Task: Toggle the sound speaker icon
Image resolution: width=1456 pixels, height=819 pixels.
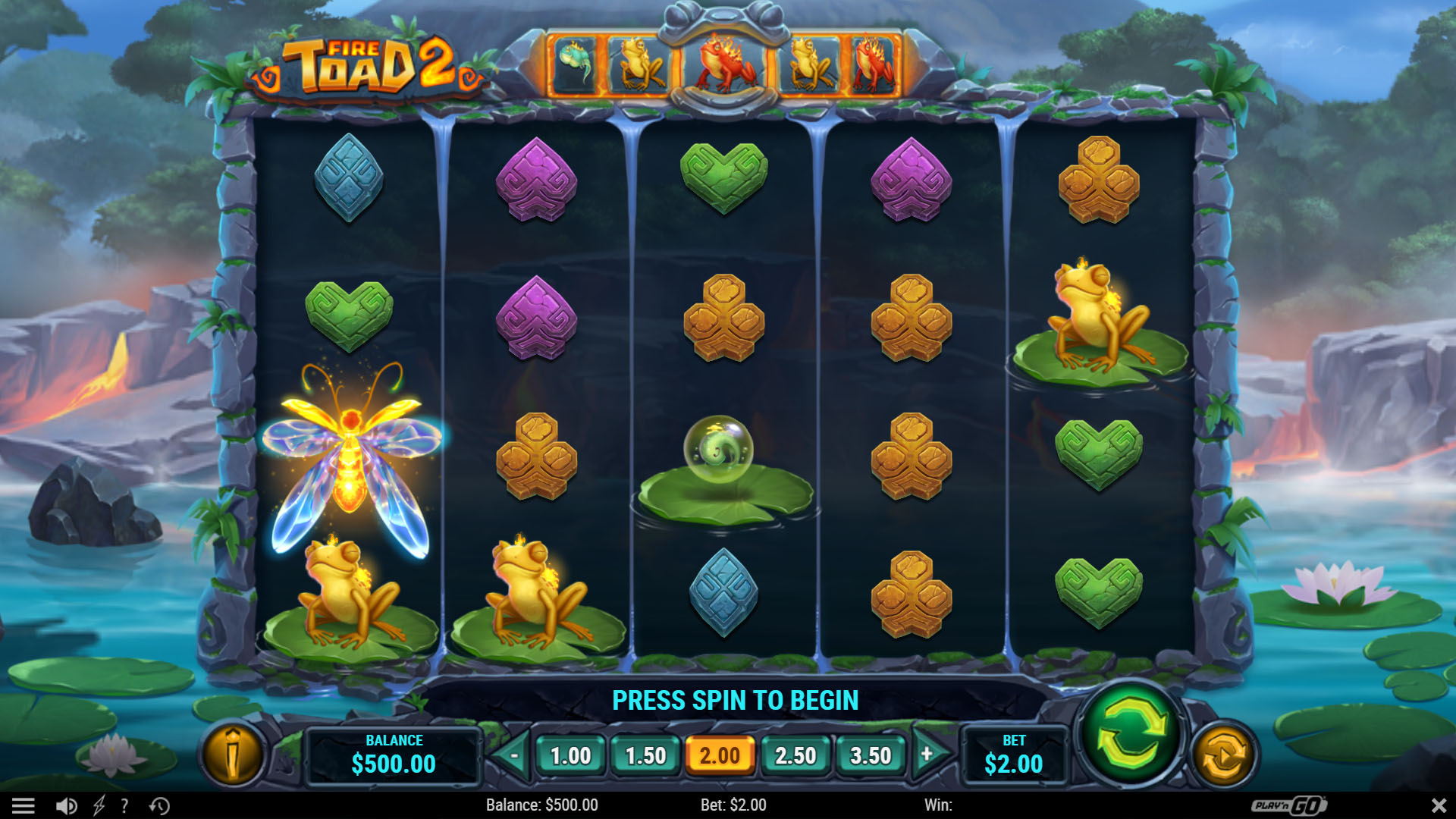Action: (x=67, y=805)
